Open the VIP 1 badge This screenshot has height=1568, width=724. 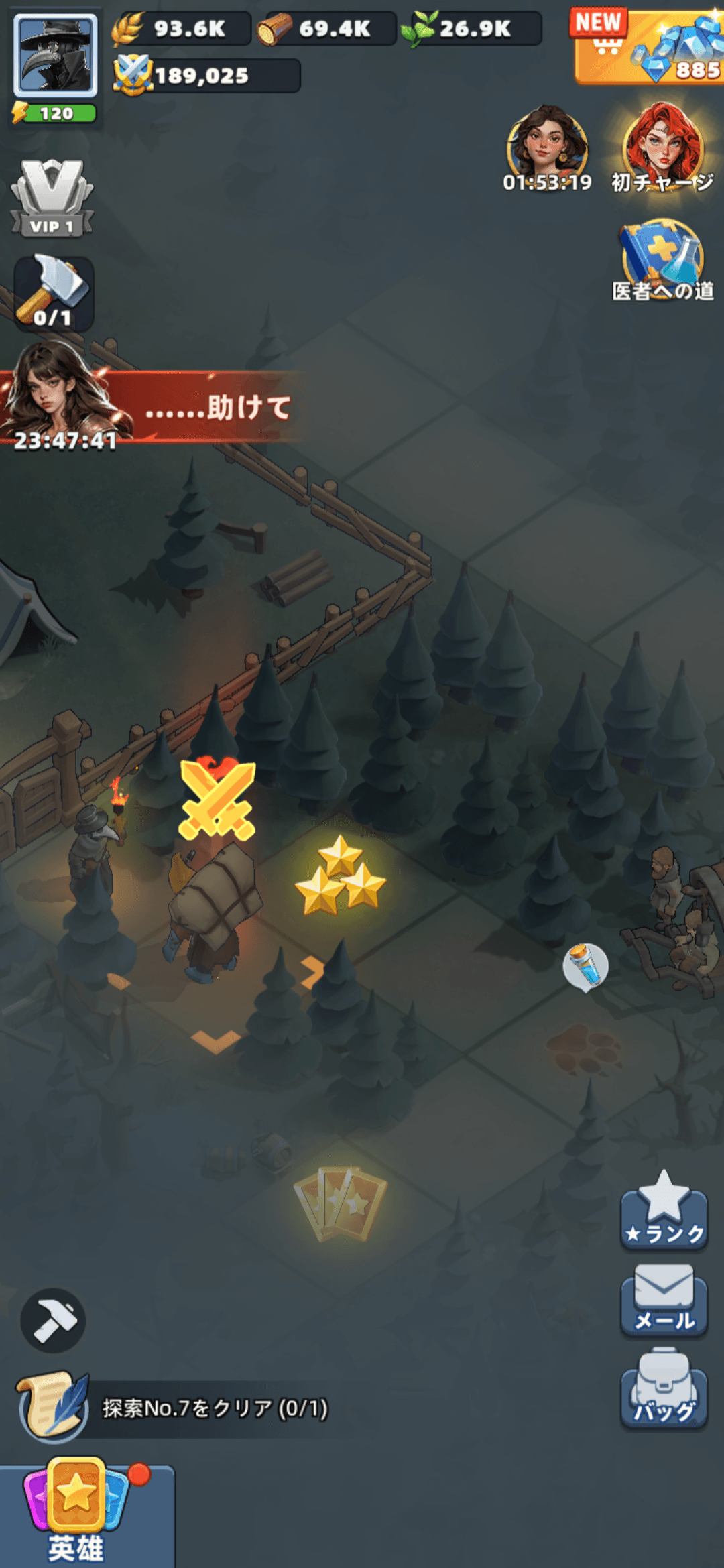(x=52, y=198)
